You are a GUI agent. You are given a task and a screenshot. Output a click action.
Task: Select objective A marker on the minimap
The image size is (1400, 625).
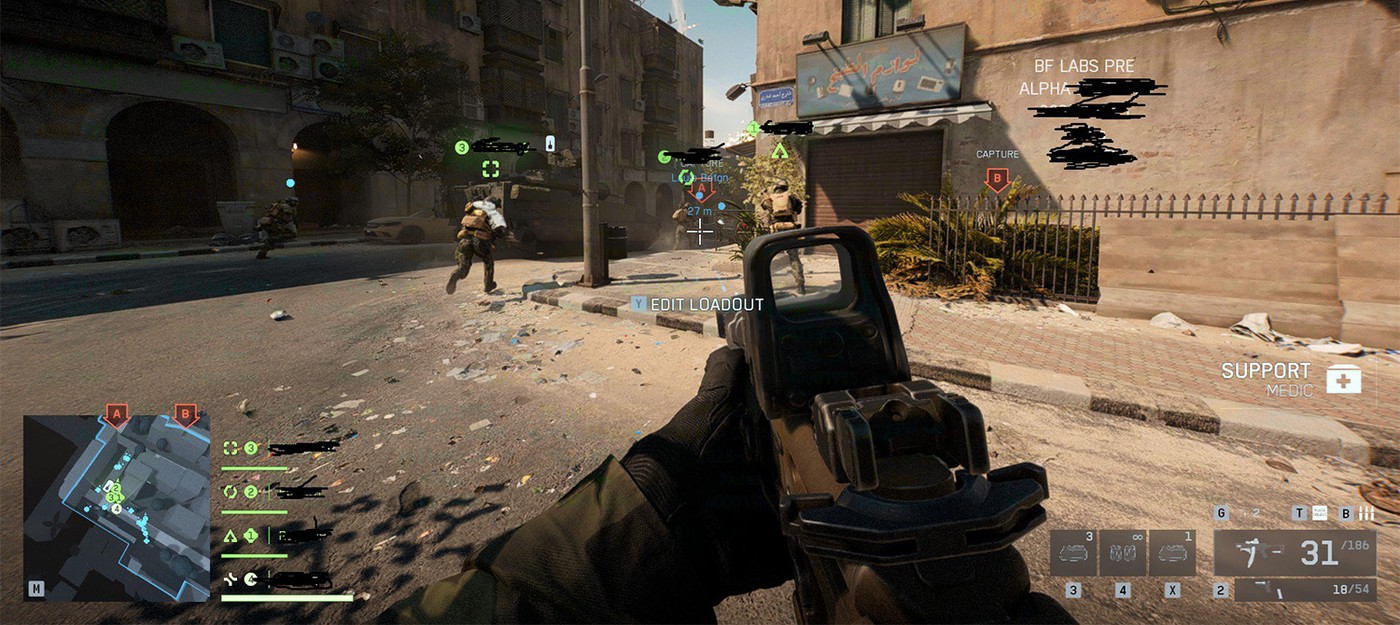pos(117,413)
